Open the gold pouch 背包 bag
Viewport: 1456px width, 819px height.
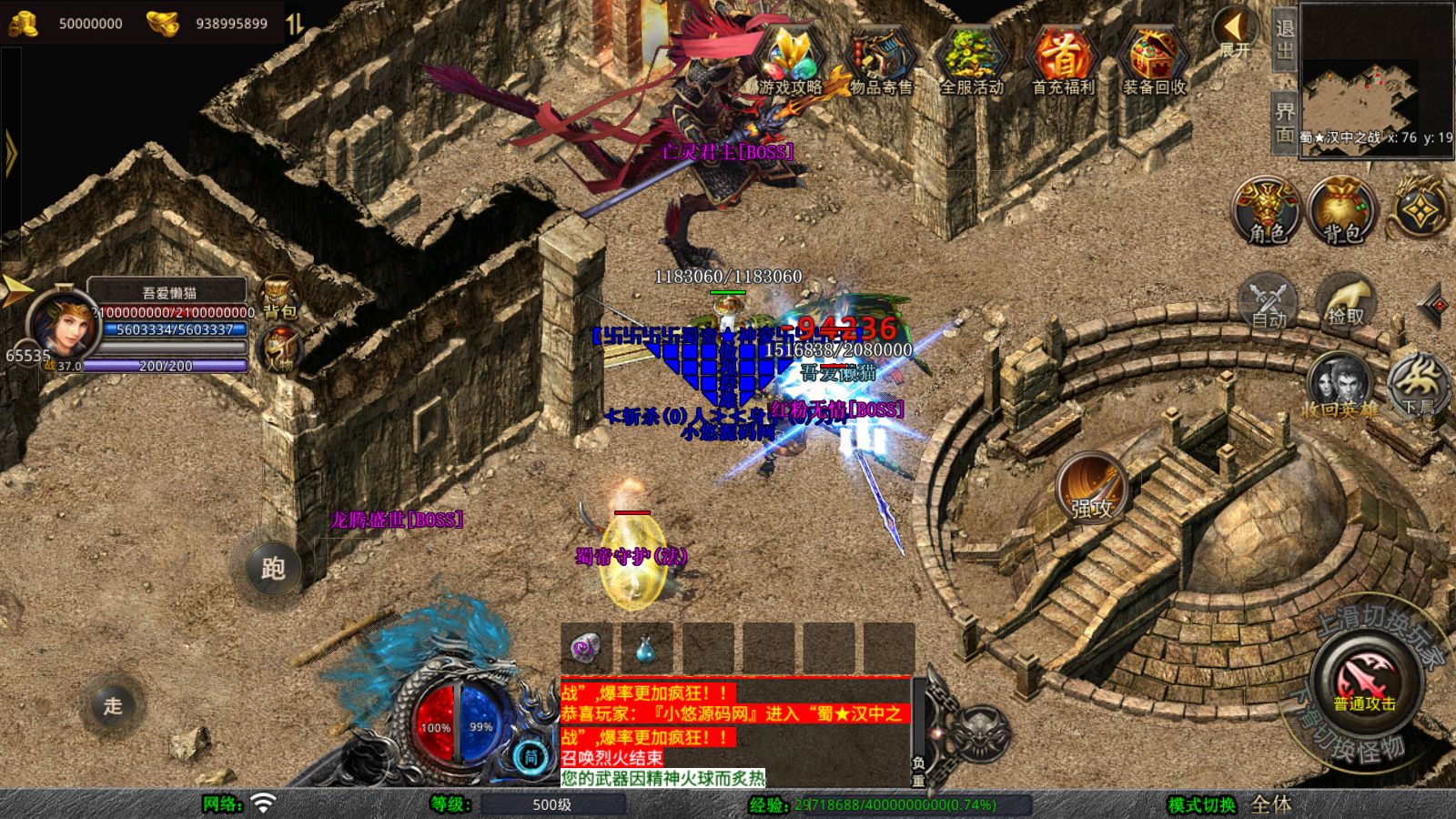coord(1342,210)
